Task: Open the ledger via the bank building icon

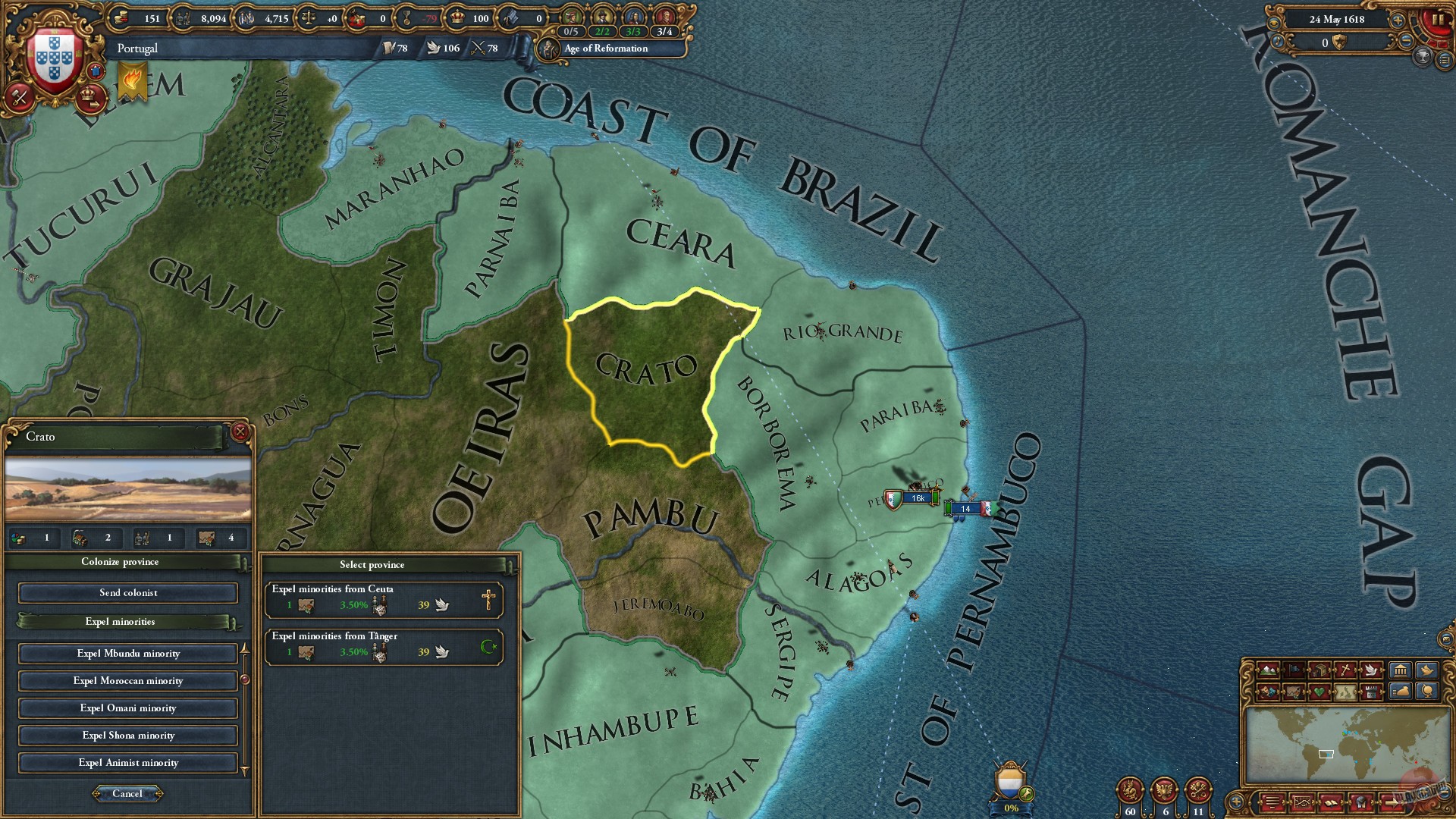Action: [x=1401, y=669]
